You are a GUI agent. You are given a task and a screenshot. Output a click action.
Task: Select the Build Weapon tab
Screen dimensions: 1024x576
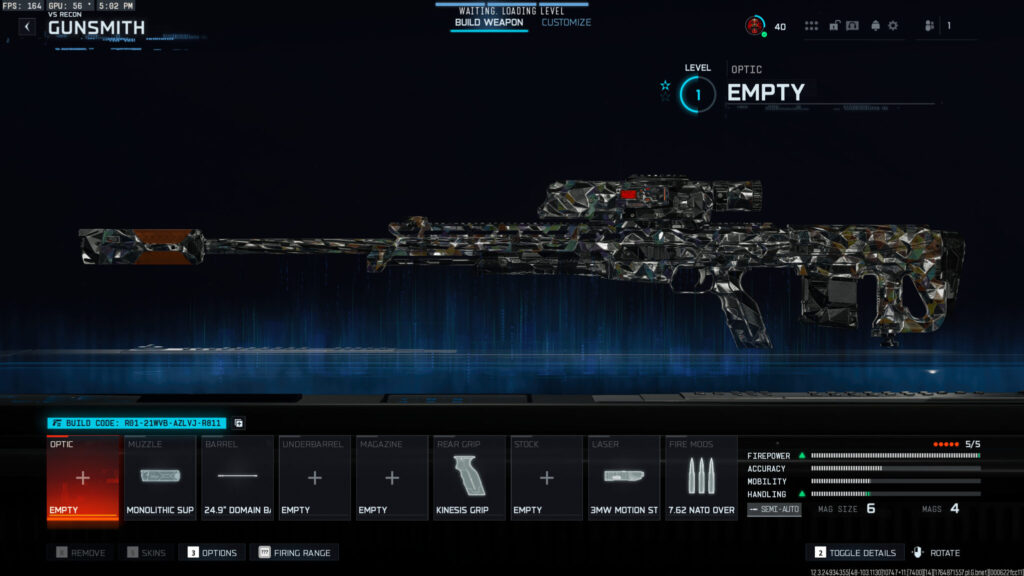(489, 22)
